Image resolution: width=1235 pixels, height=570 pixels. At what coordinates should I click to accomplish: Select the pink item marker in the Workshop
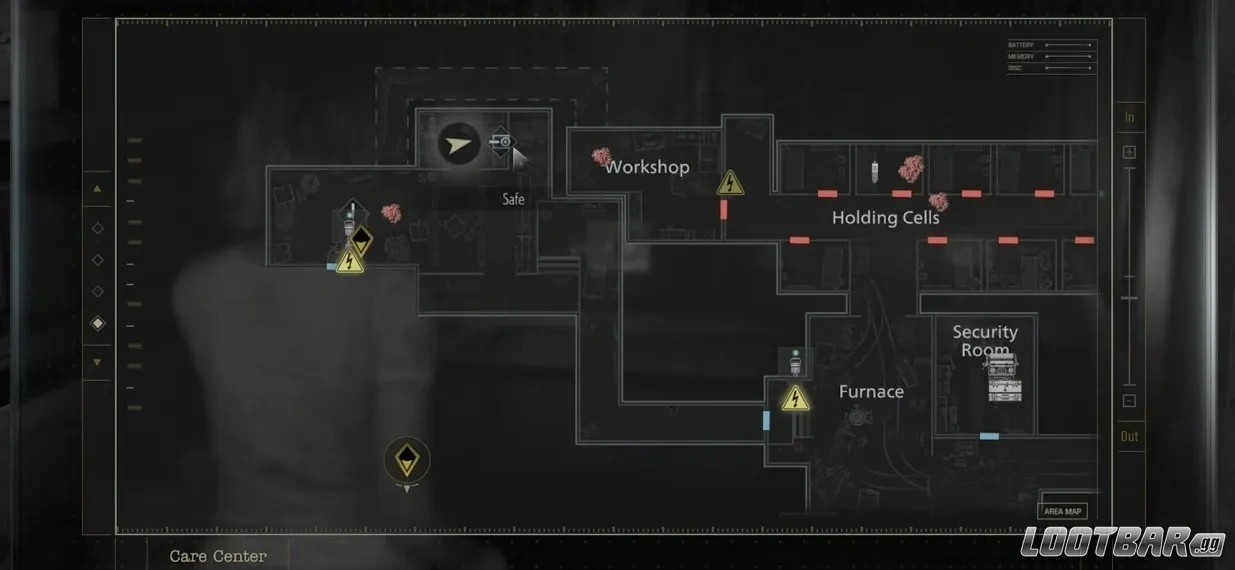(601, 157)
